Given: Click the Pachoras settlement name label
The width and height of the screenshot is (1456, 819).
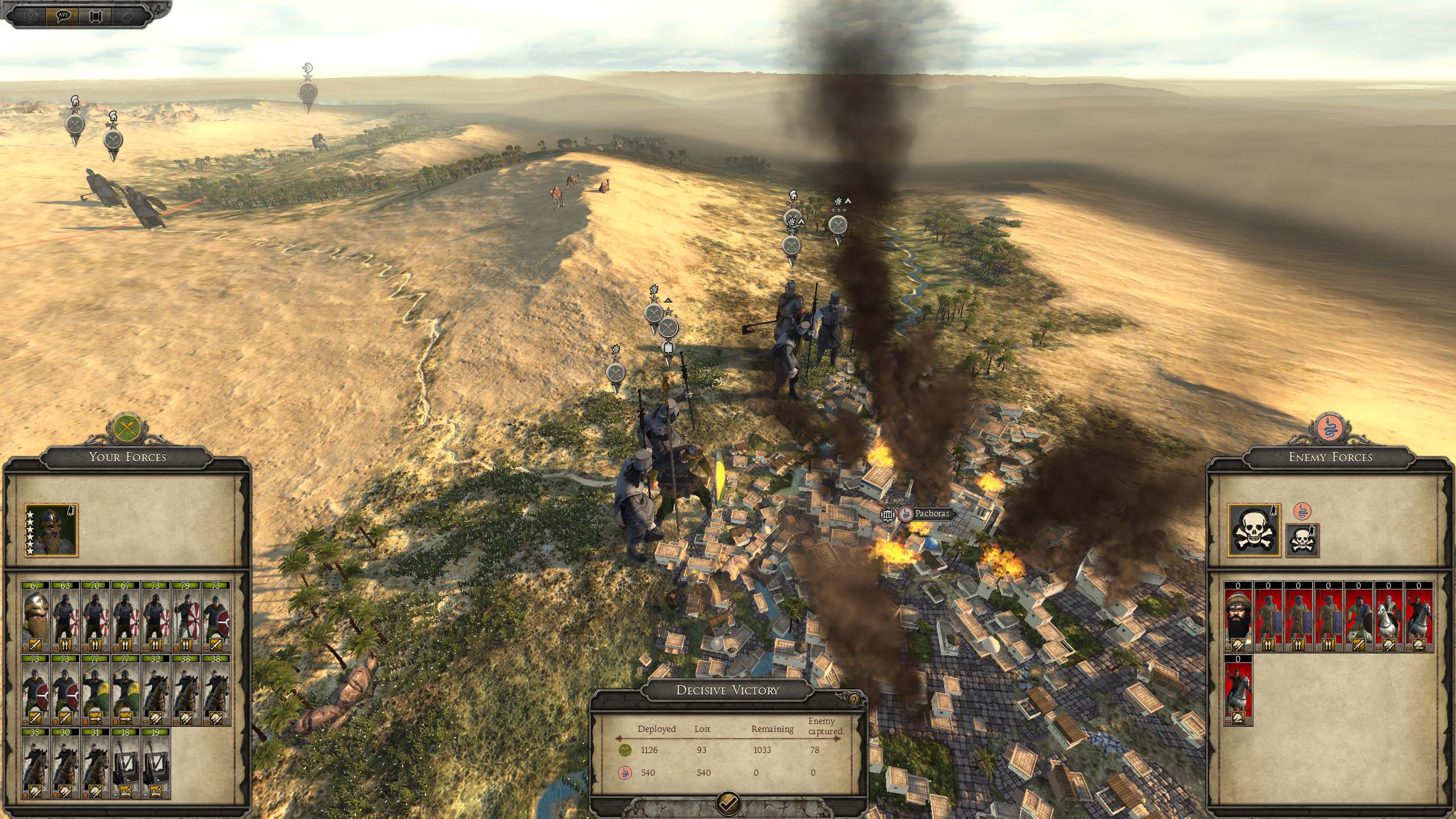Looking at the screenshot, I should [x=932, y=514].
